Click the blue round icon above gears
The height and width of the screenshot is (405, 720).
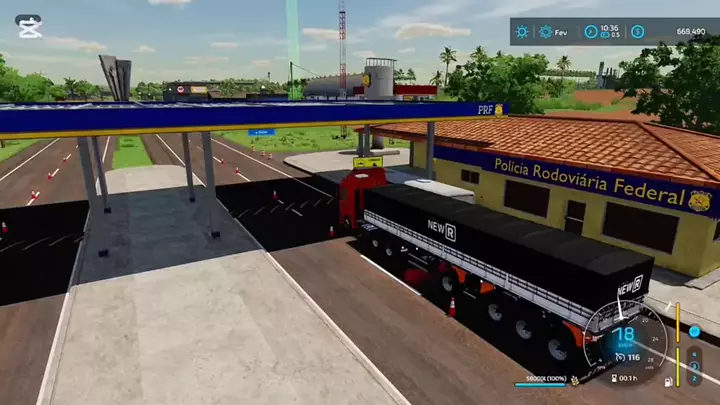(695, 331)
